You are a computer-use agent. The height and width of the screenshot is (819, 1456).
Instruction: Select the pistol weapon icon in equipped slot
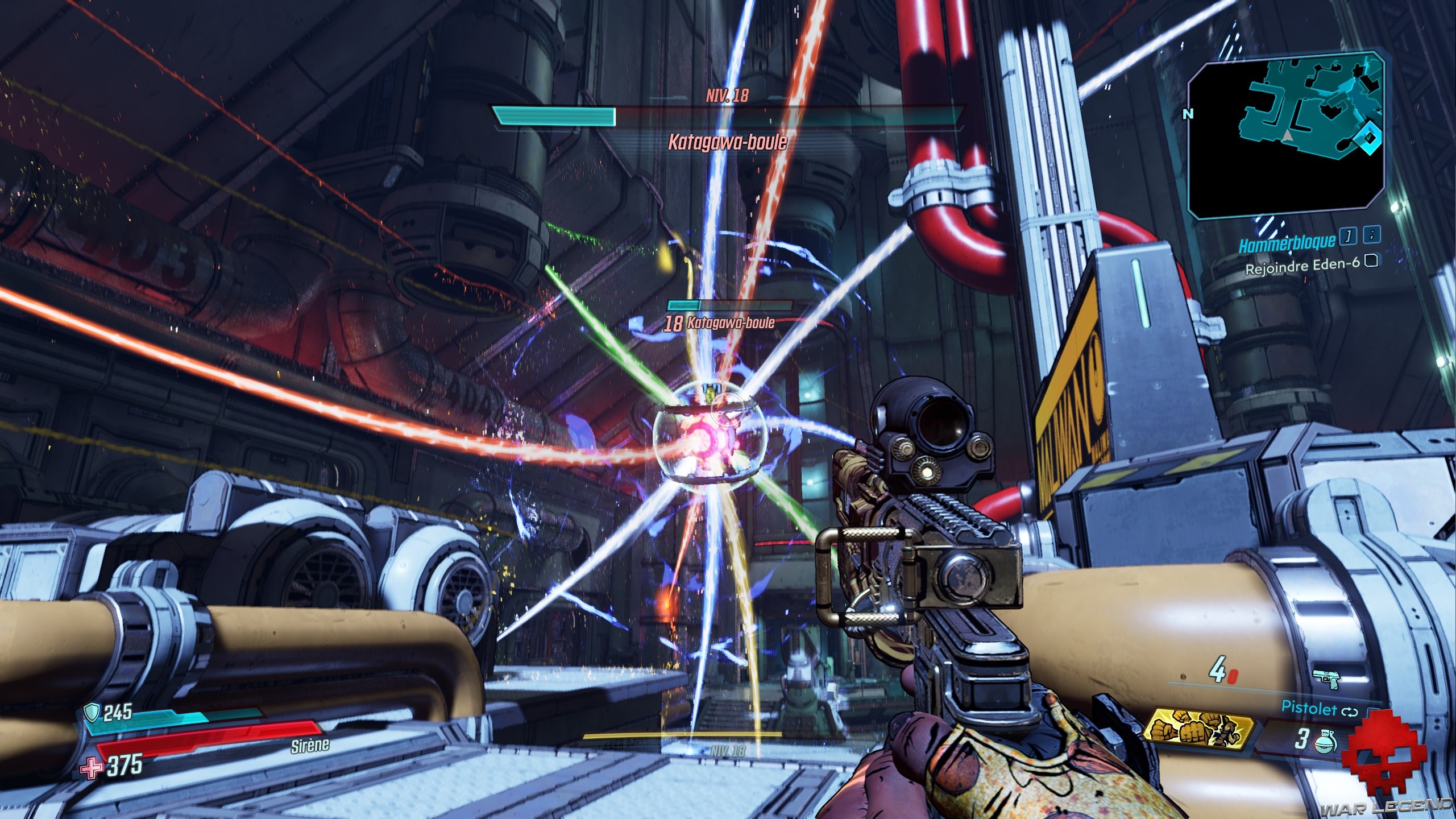point(1326,678)
